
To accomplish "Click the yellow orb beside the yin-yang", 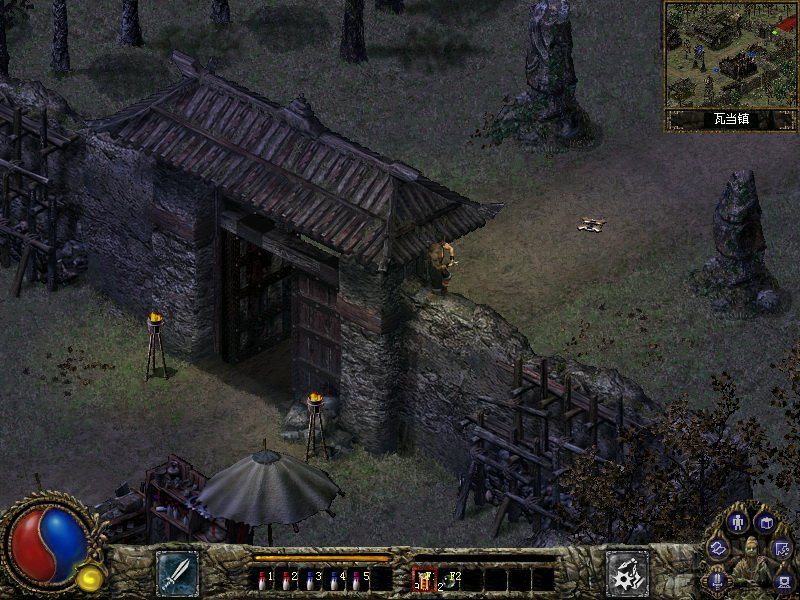I will click(92, 578).
